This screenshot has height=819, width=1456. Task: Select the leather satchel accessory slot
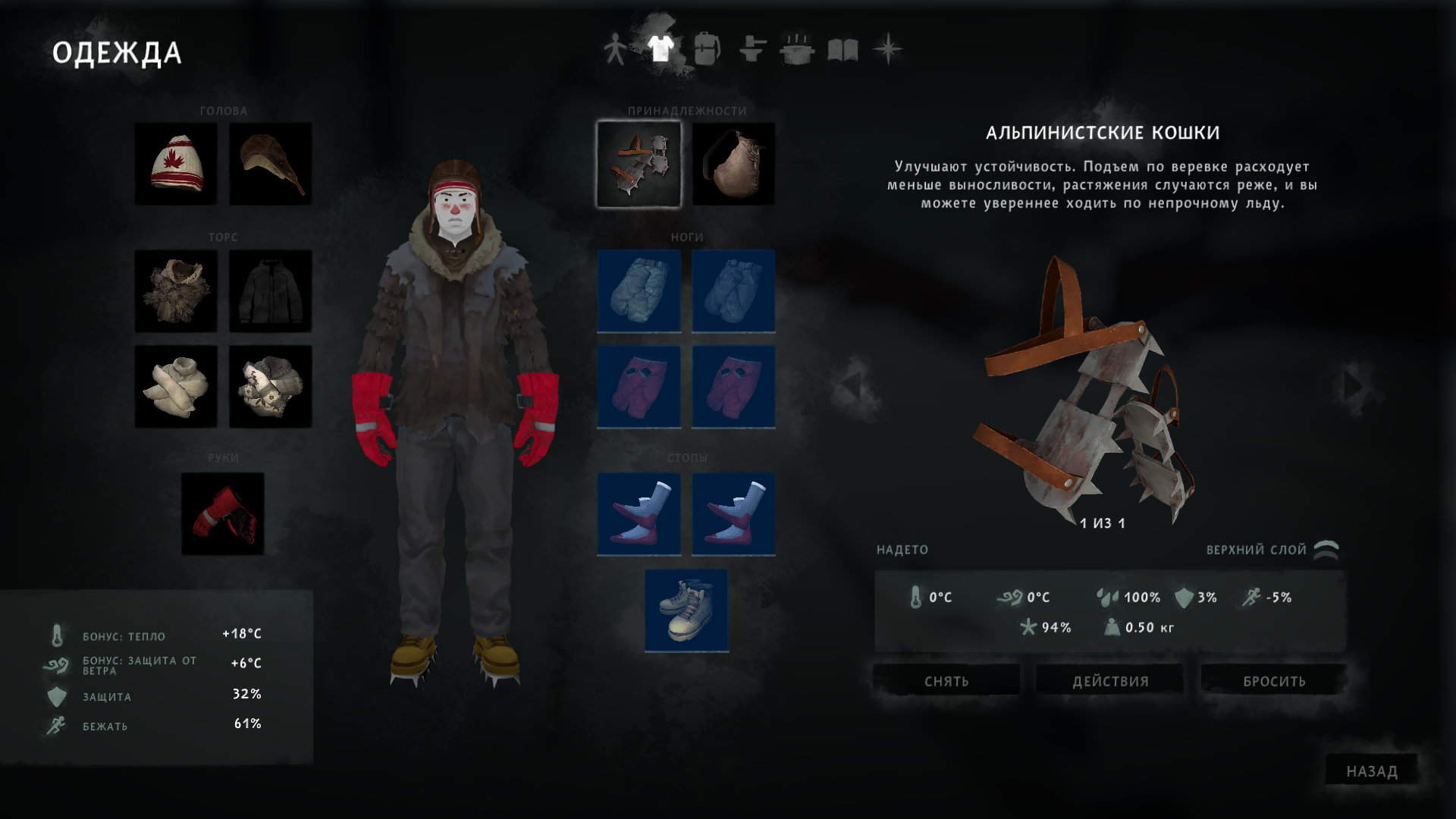tap(733, 164)
